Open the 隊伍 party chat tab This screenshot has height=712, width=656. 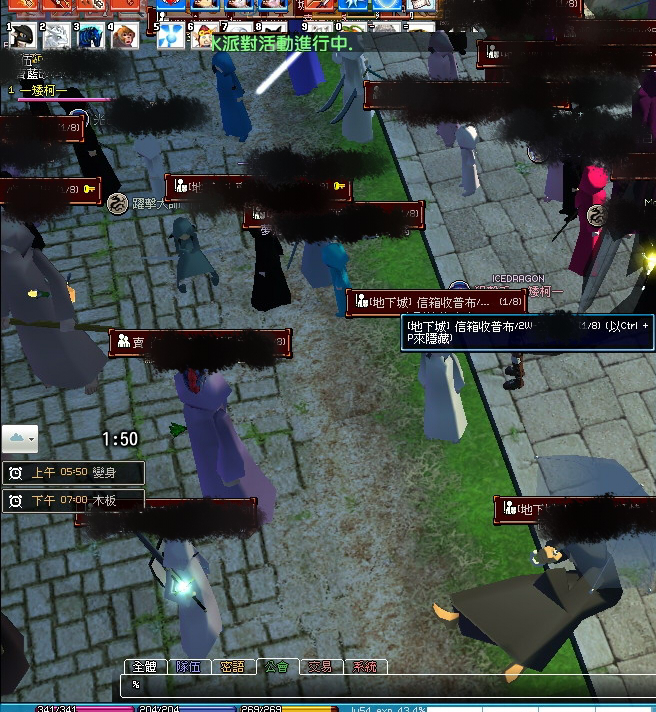tap(188, 666)
